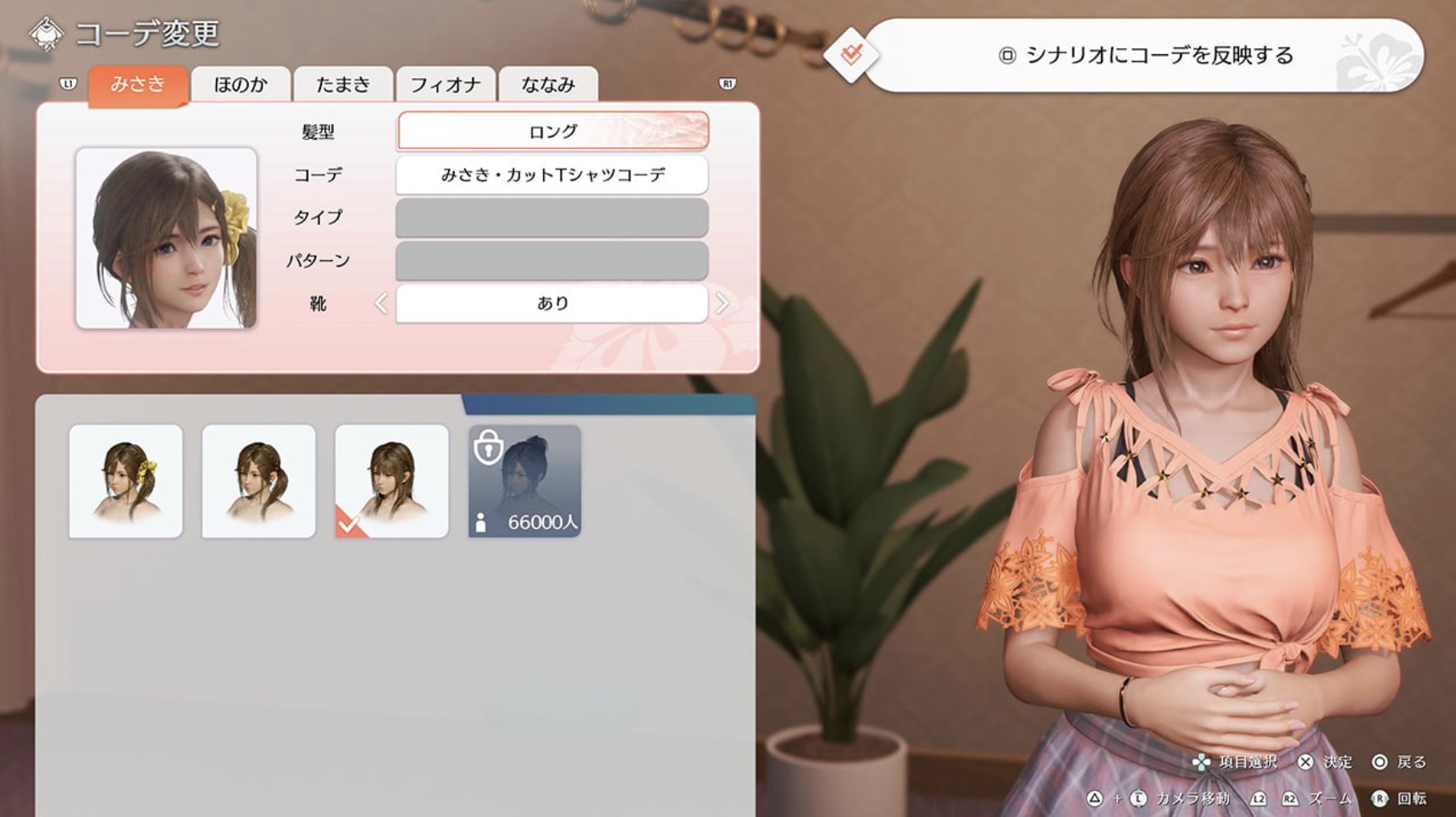Click the R1 shoulder button icon

[x=728, y=81]
